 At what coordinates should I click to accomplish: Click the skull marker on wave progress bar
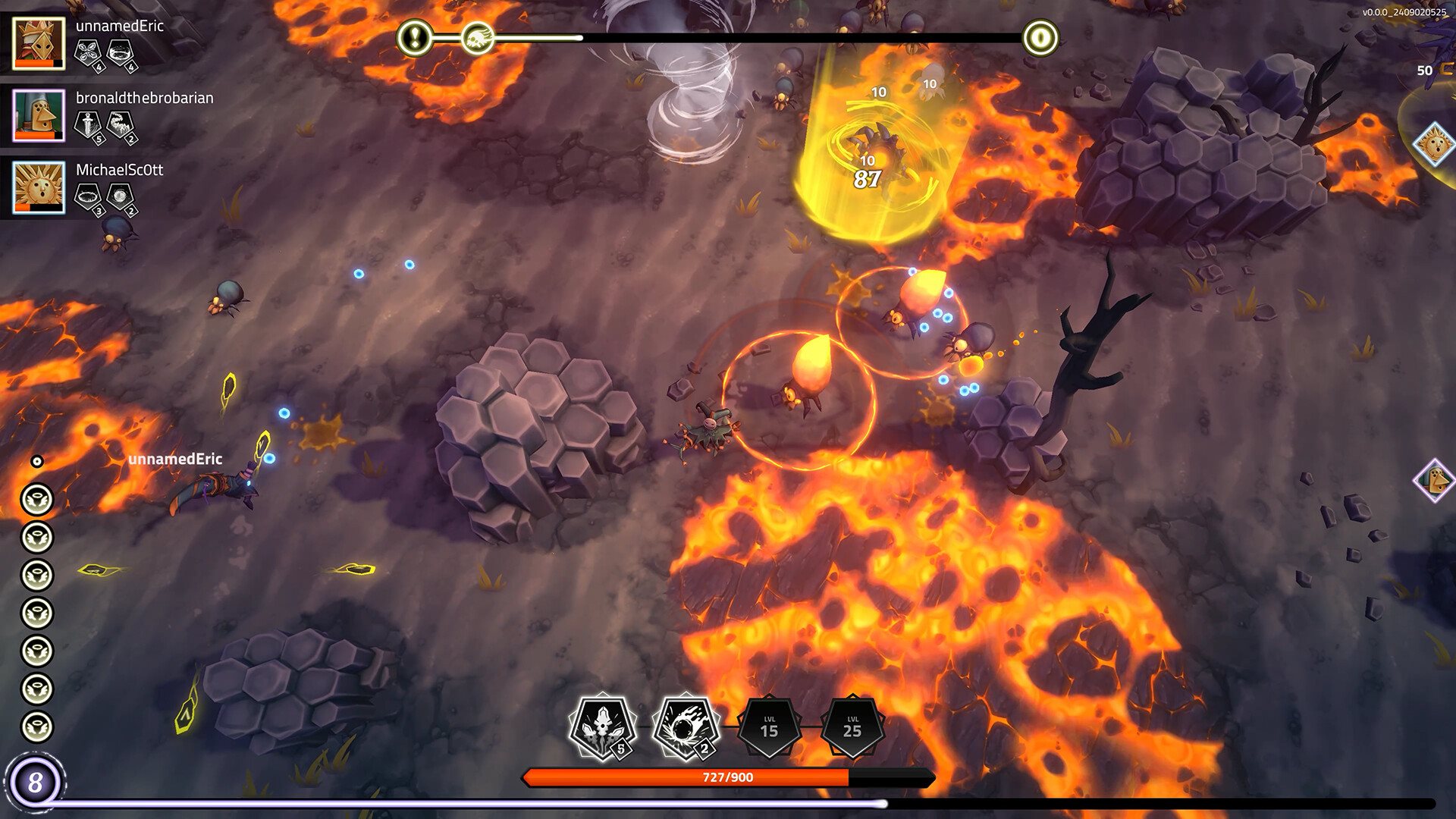(x=478, y=37)
